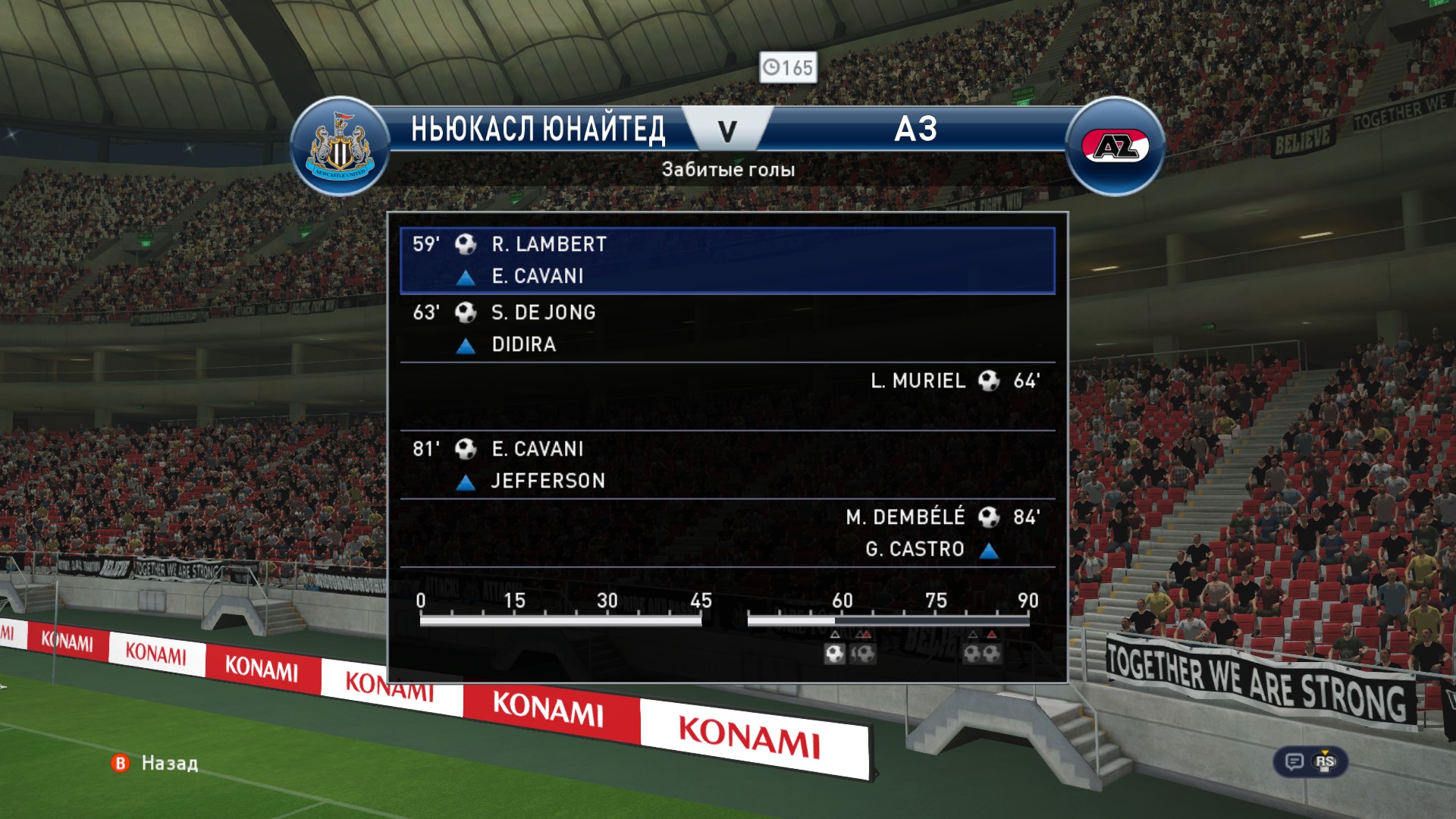Open the speech bubble chat icon
This screenshot has width=1456, height=819.
point(1294,761)
